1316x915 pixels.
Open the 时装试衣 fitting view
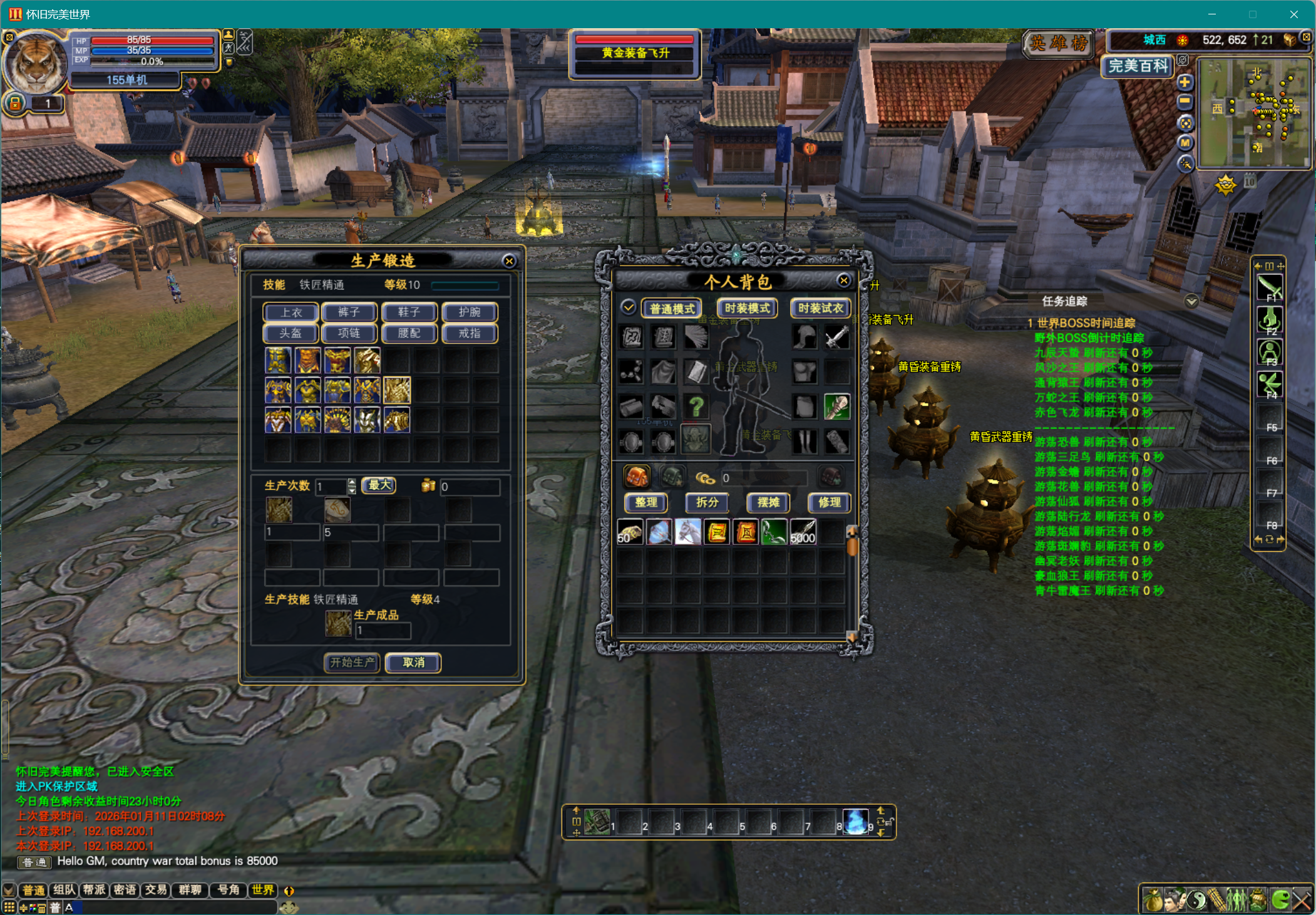point(820,308)
